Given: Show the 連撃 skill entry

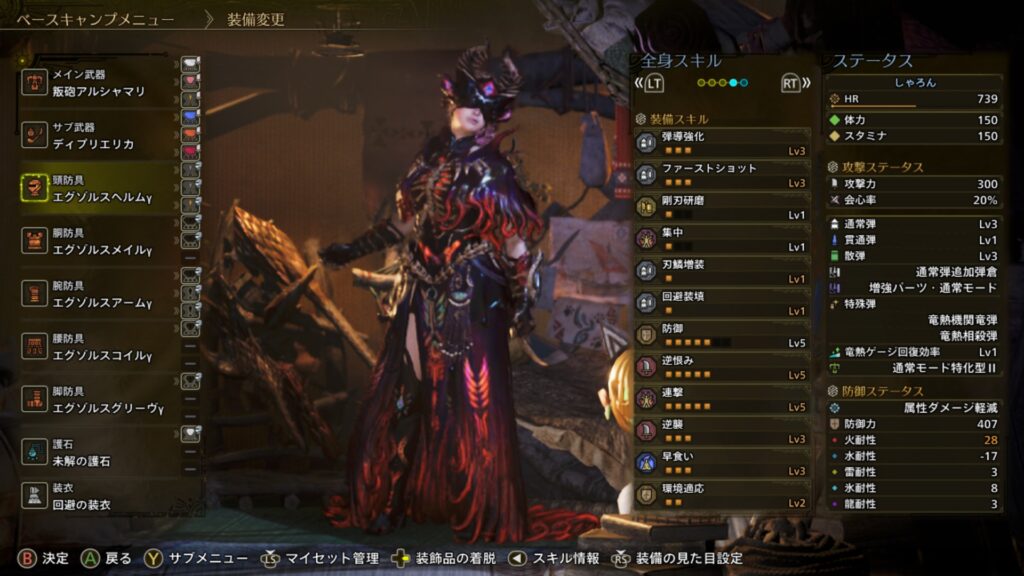Looking at the screenshot, I should (x=722, y=399).
